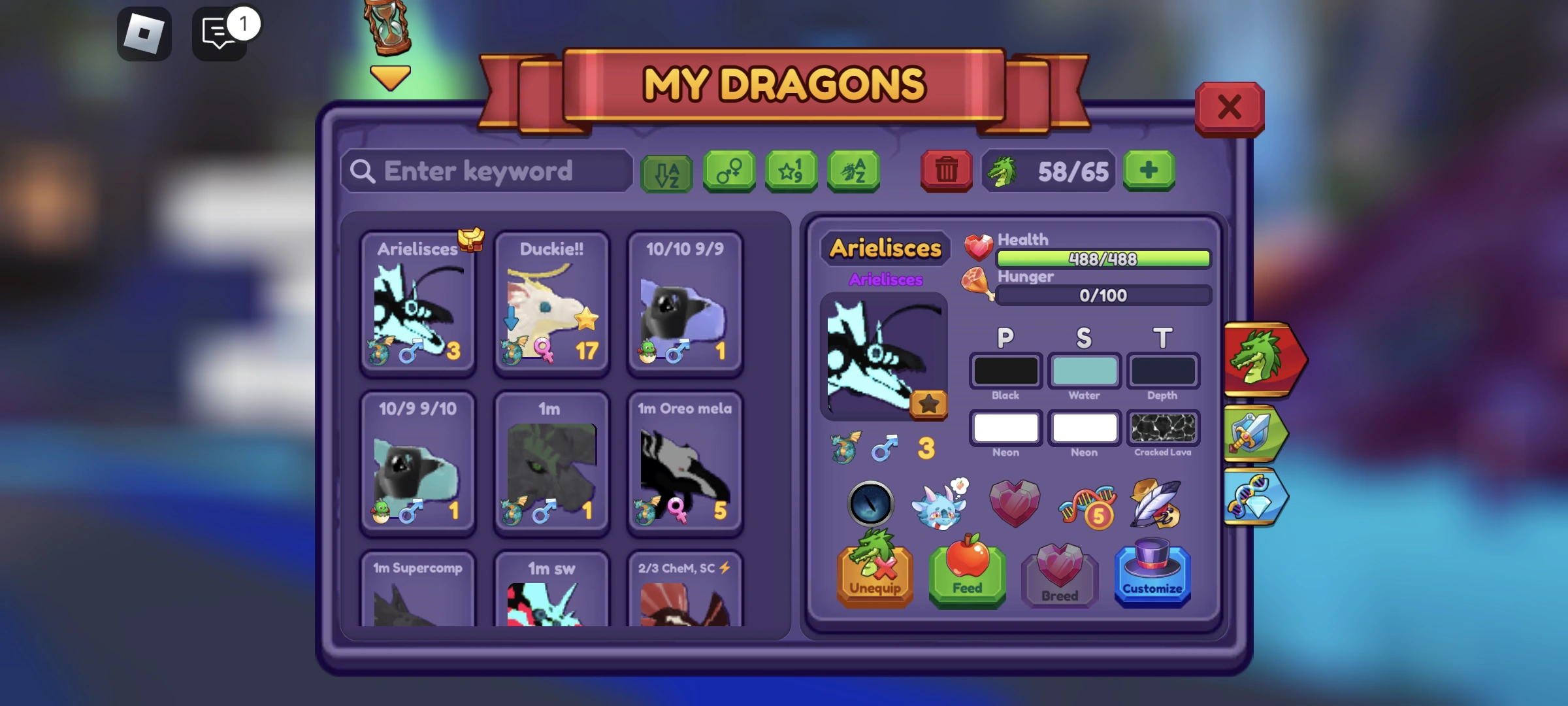Viewport: 1568px width, 706px height.
Task: Open the red trash delete dragons icon
Action: point(946,171)
